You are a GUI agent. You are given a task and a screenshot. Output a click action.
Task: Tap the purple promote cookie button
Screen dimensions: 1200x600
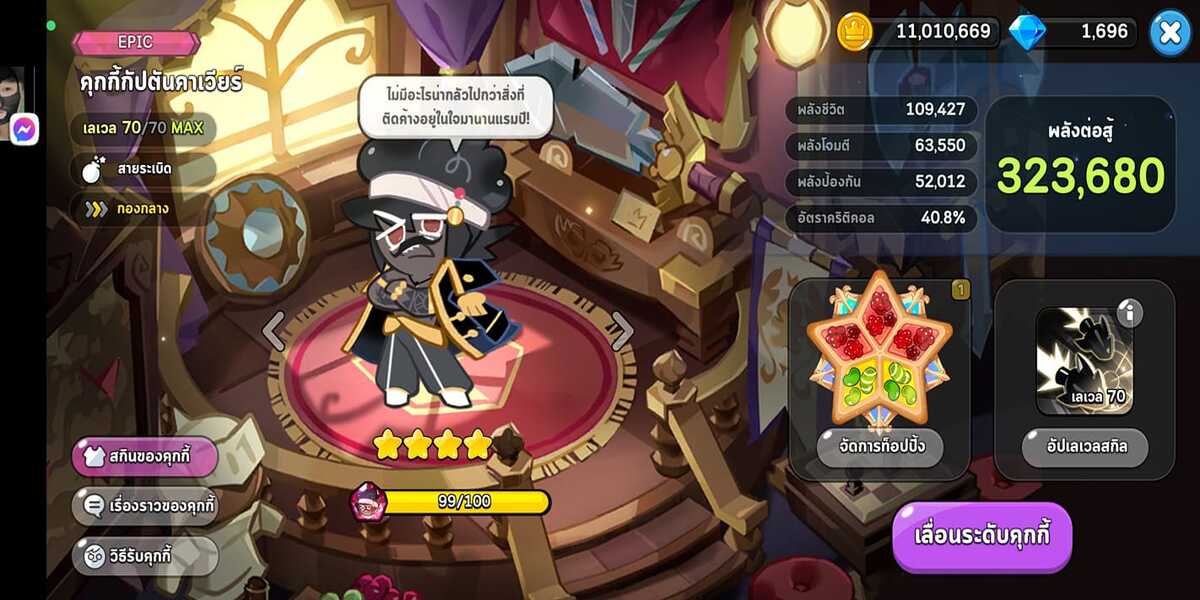click(x=982, y=535)
